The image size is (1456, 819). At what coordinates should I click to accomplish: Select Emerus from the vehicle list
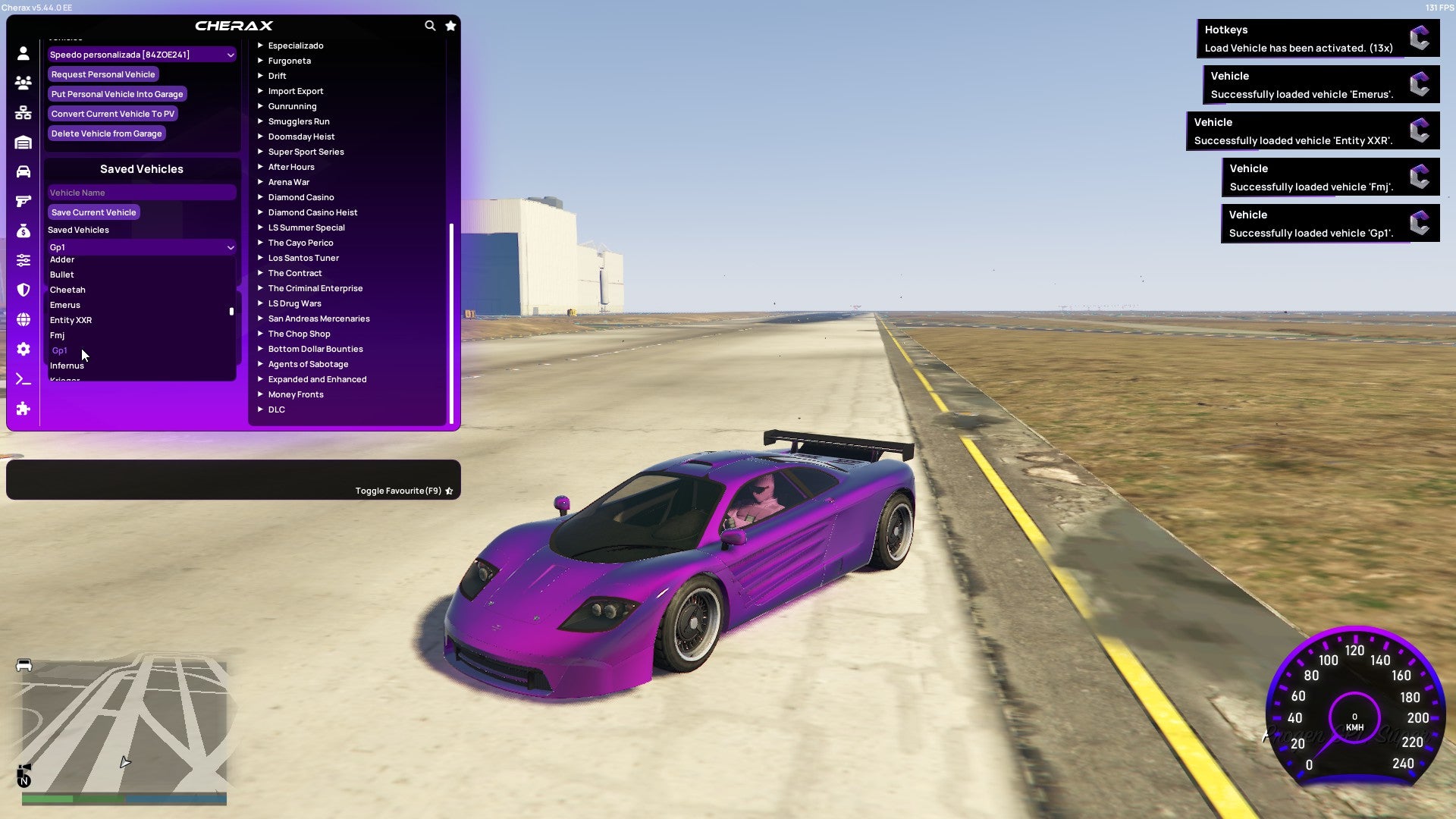65,305
